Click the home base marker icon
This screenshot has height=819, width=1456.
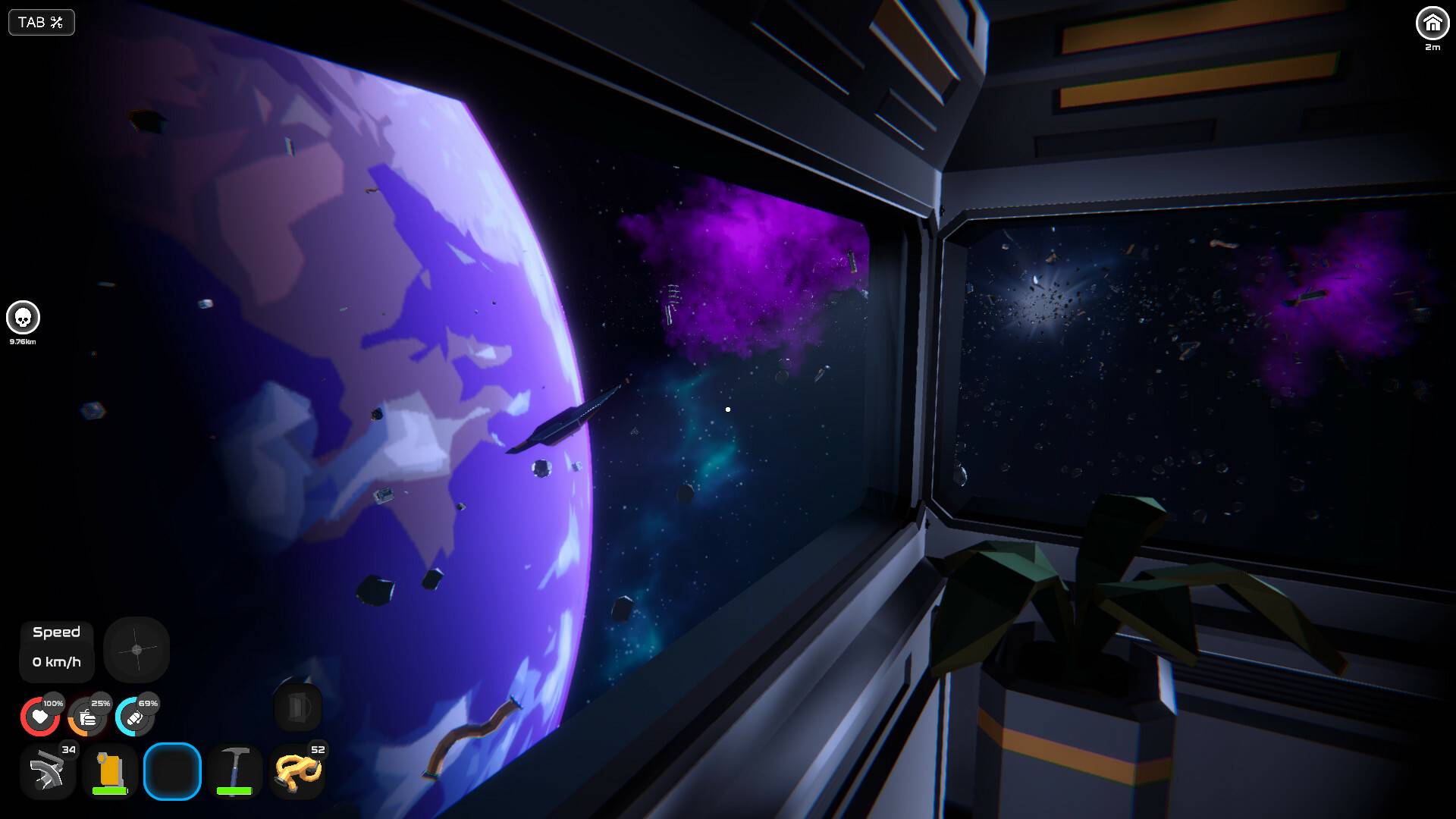[x=1432, y=24]
